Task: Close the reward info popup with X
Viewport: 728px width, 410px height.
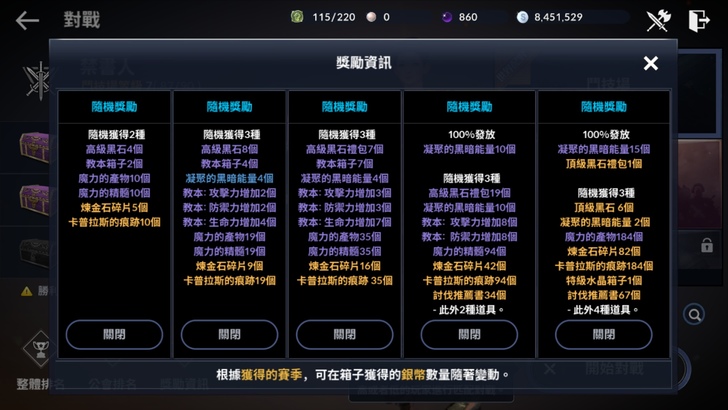Action: coord(650,64)
